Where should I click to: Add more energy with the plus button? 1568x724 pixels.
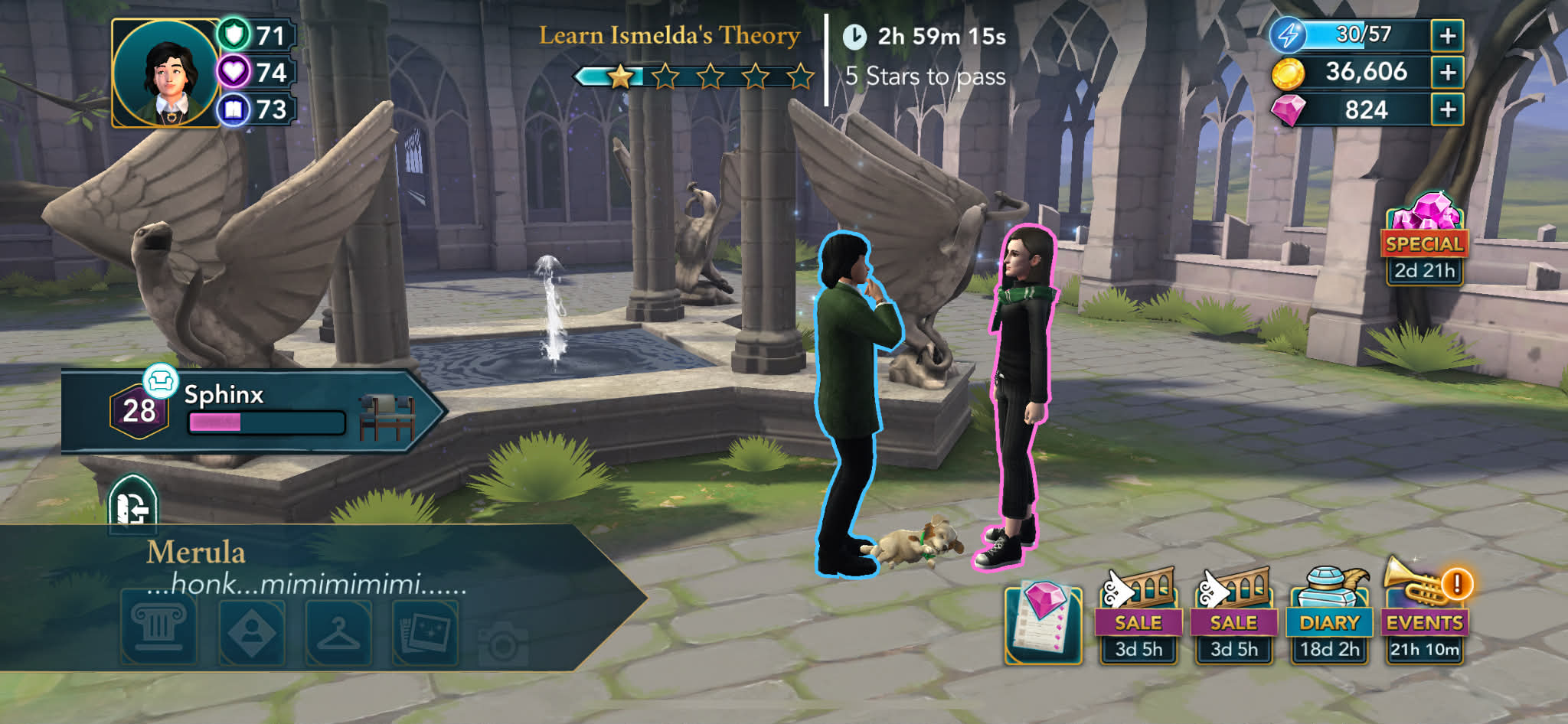point(1447,36)
